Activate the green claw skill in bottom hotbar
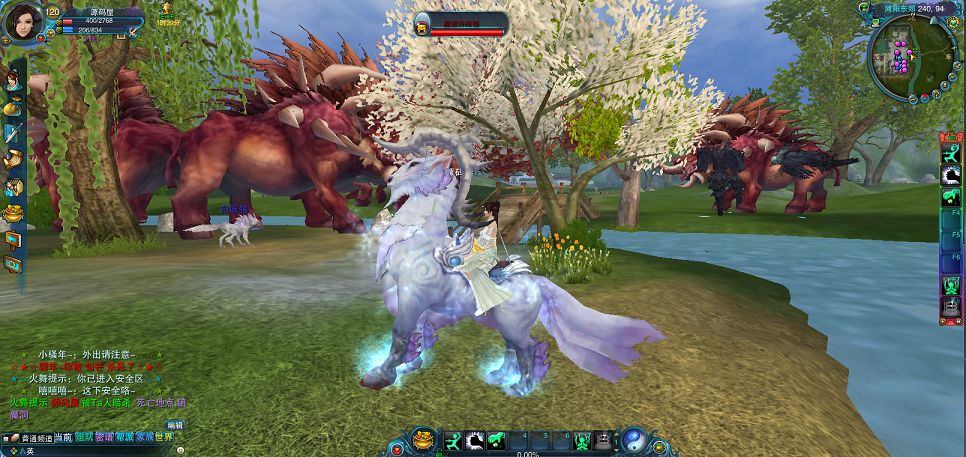The width and height of the screenshot is (966, 457). click(496, 440)
